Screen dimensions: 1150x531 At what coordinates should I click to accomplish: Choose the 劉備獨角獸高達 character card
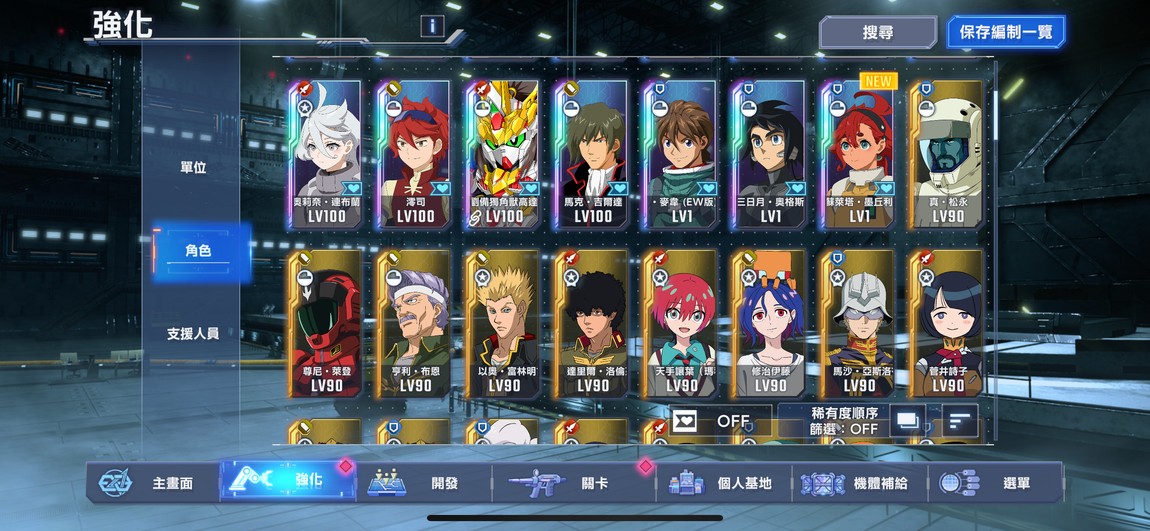click(x=502, y=155)
